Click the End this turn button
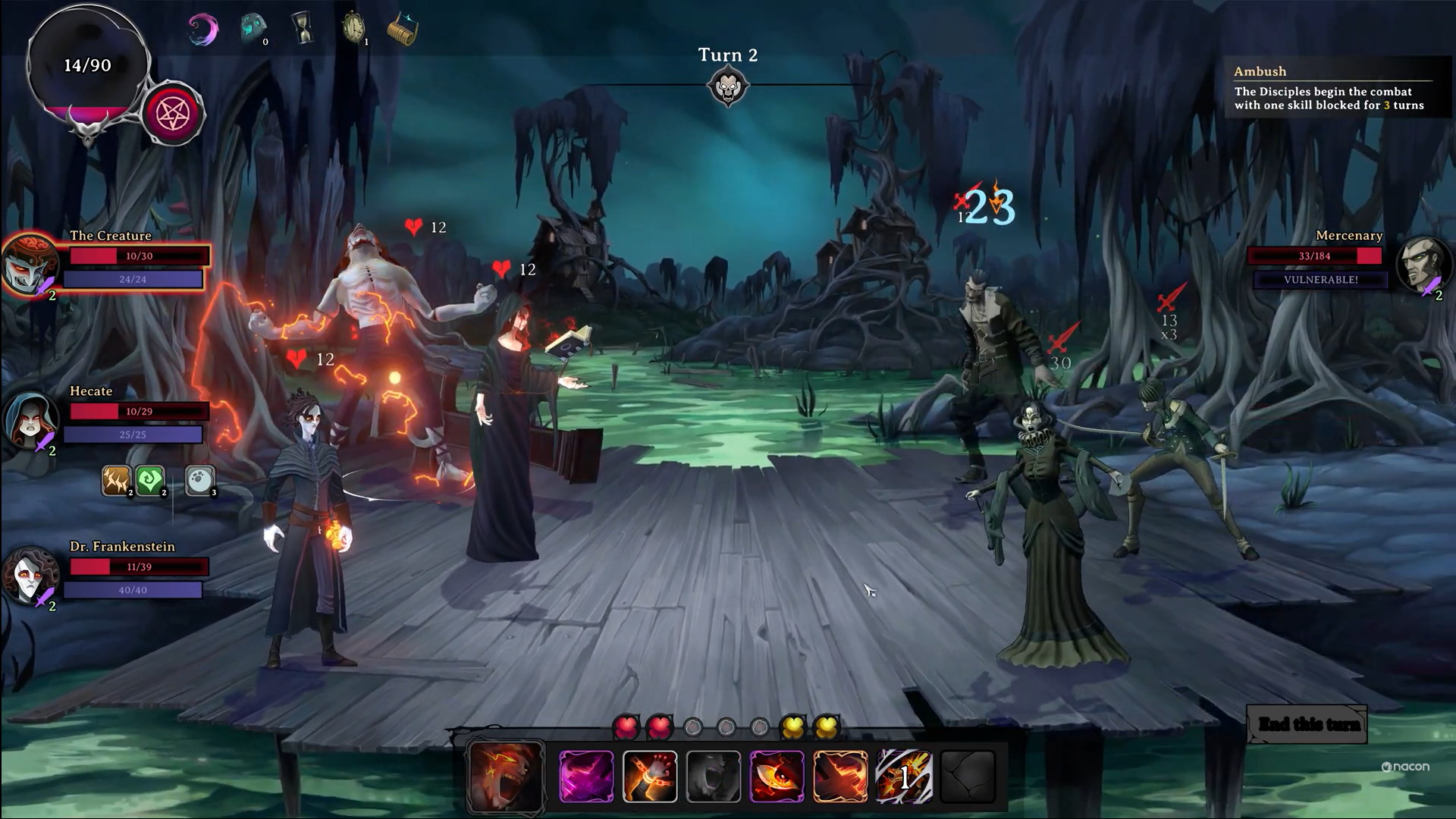The image size is (1456, 819). click(x=1308, y=724)
